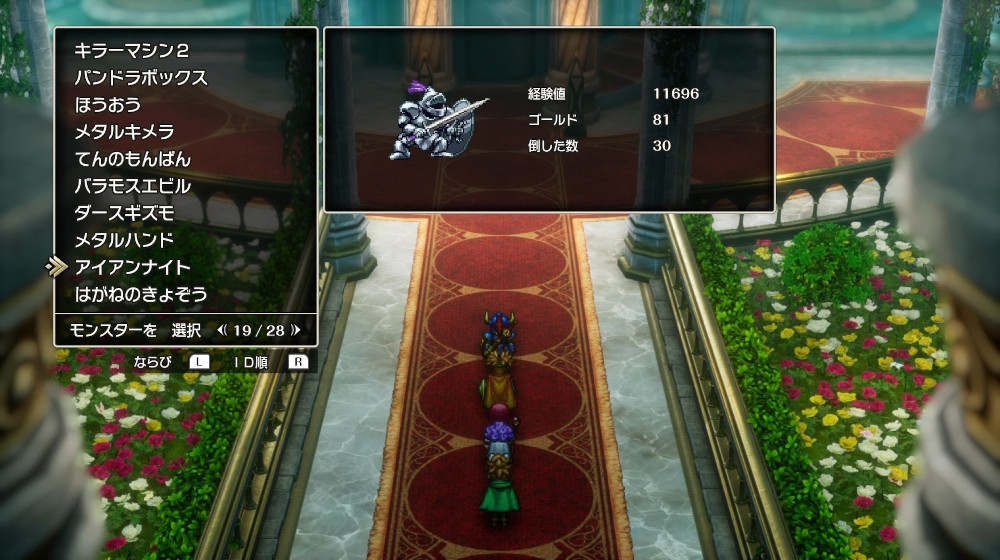Pick メタルハンド from the list
Viewport: 1000px width, 560px height.
coord(124,240)
